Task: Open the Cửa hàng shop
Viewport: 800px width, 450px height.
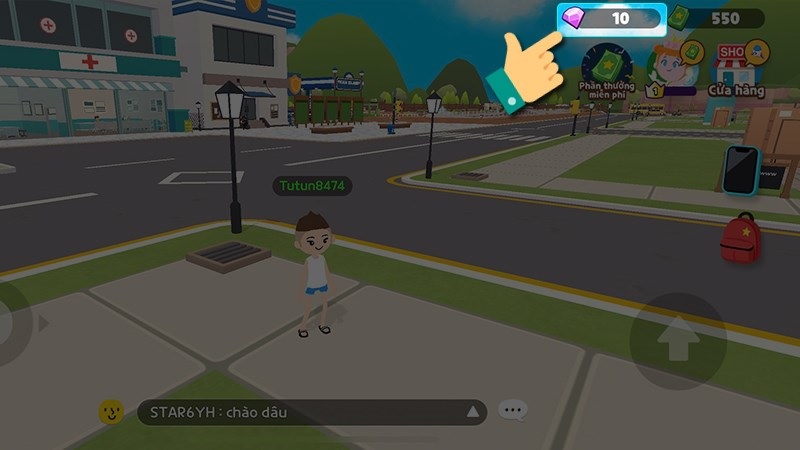Action: pyautogui.click(x=737, y=66)
